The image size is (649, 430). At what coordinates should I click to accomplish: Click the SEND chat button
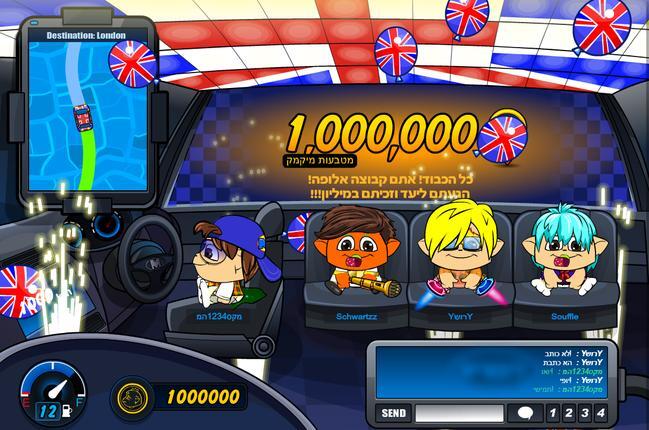click(x=394, y=413)
